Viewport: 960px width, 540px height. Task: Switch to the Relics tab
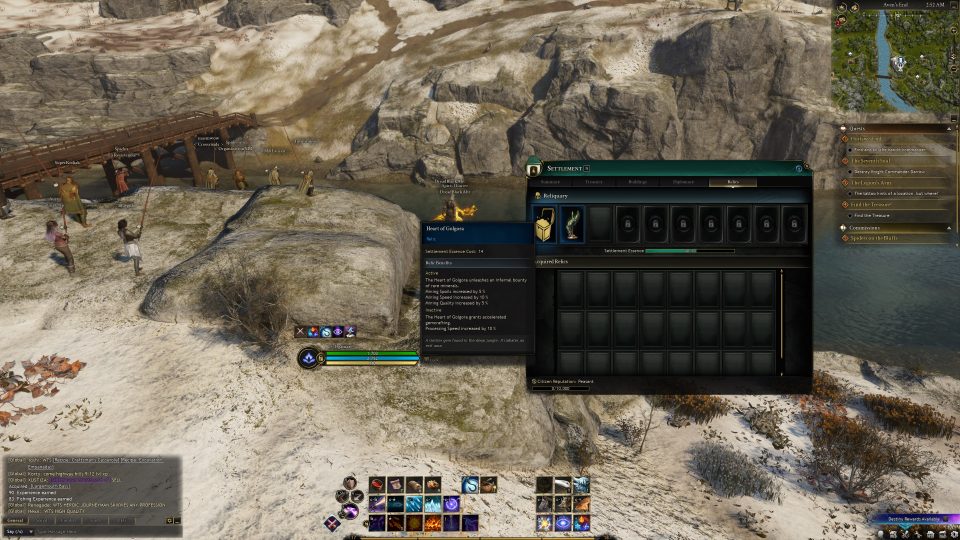coord(732,182)
